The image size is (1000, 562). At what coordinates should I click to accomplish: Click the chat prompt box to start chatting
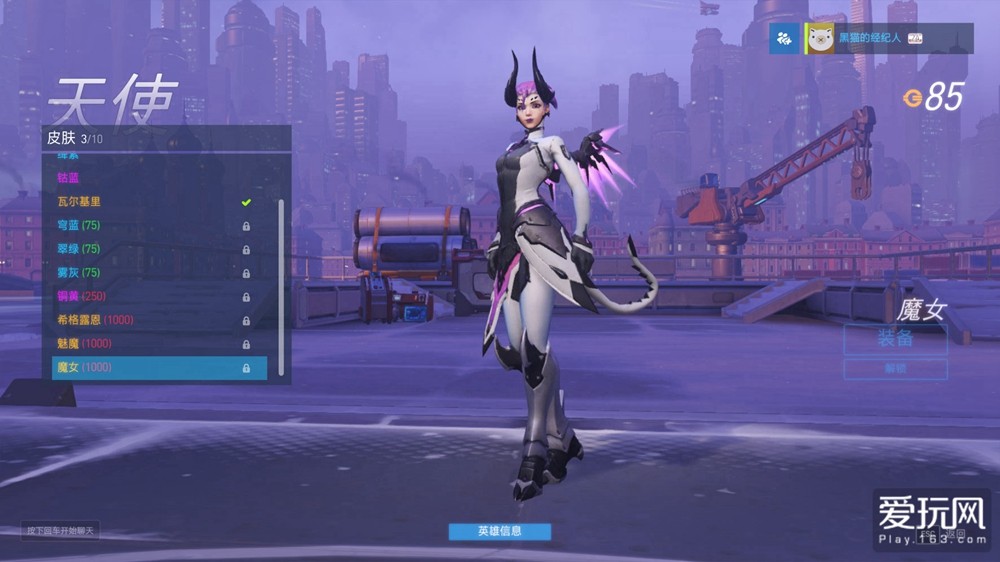[61, 530]
